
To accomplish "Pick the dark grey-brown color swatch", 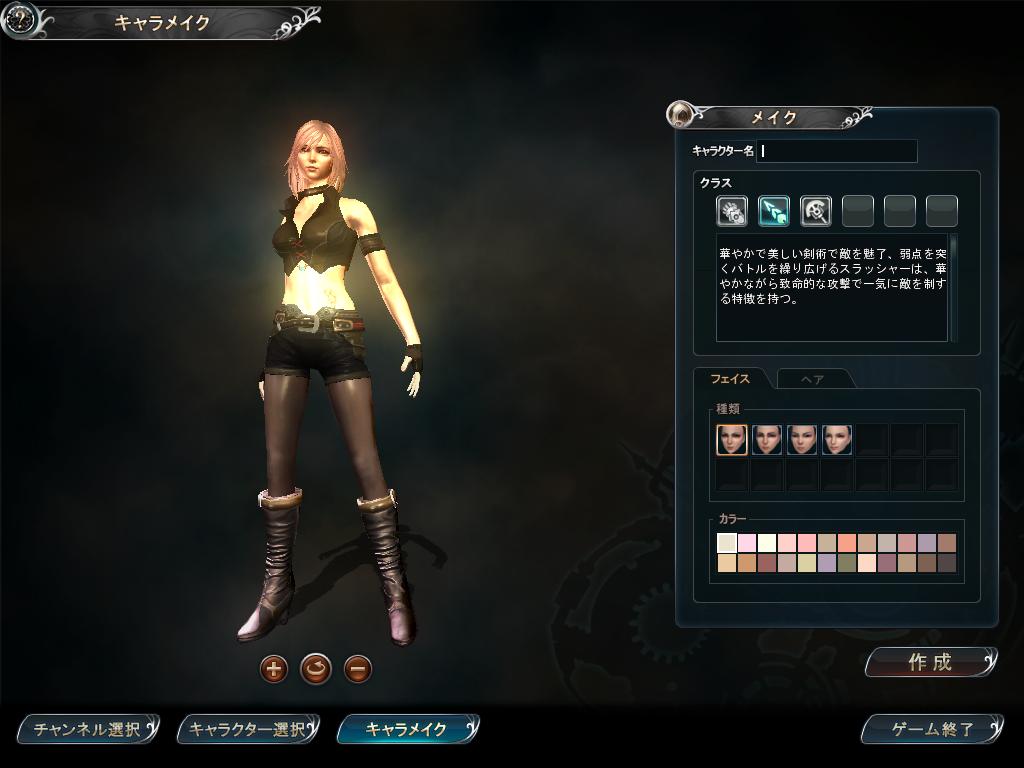I will [x=947, y=563].
